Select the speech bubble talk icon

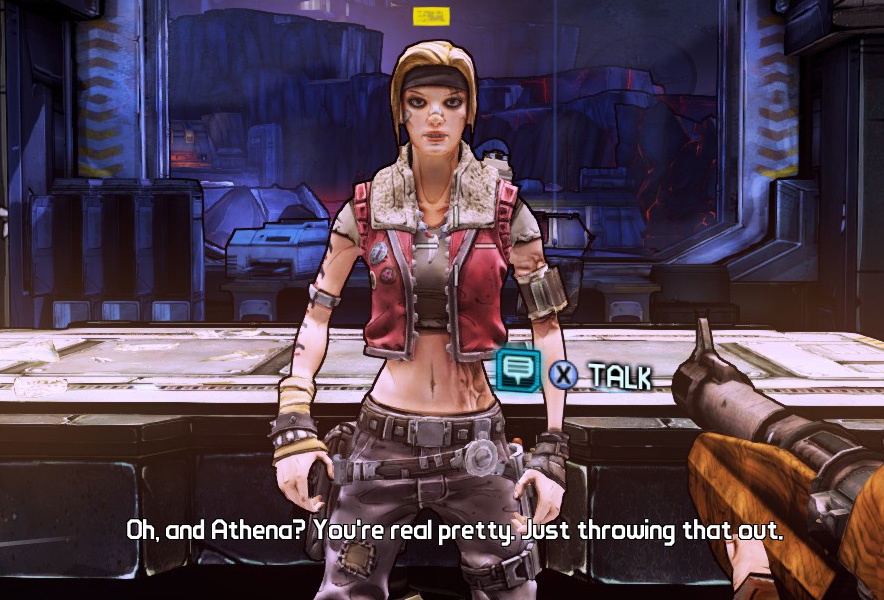[519, 371]
